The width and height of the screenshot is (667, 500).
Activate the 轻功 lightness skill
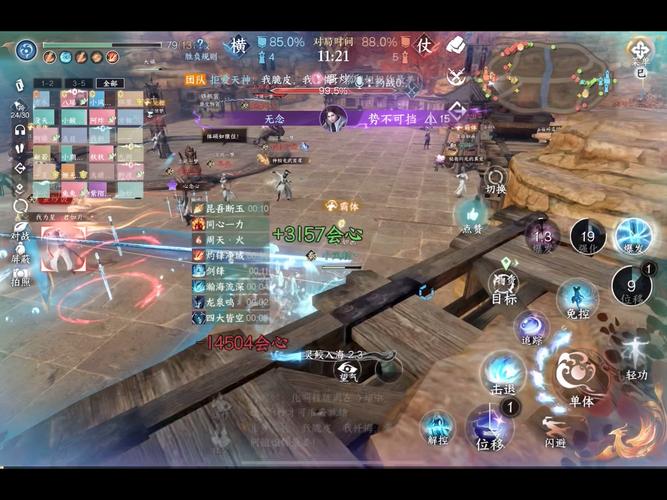coord(636,356)
